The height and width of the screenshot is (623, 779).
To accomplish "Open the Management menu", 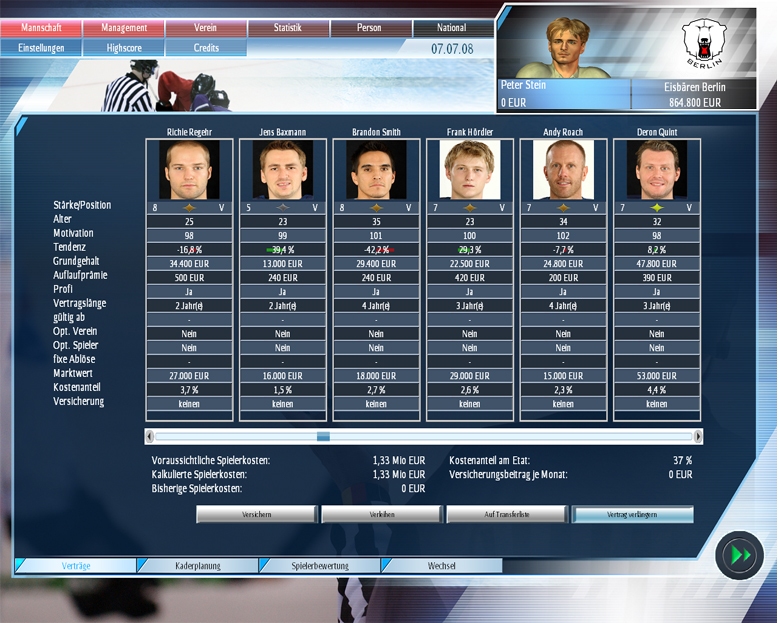I will [x=123, y=28].
